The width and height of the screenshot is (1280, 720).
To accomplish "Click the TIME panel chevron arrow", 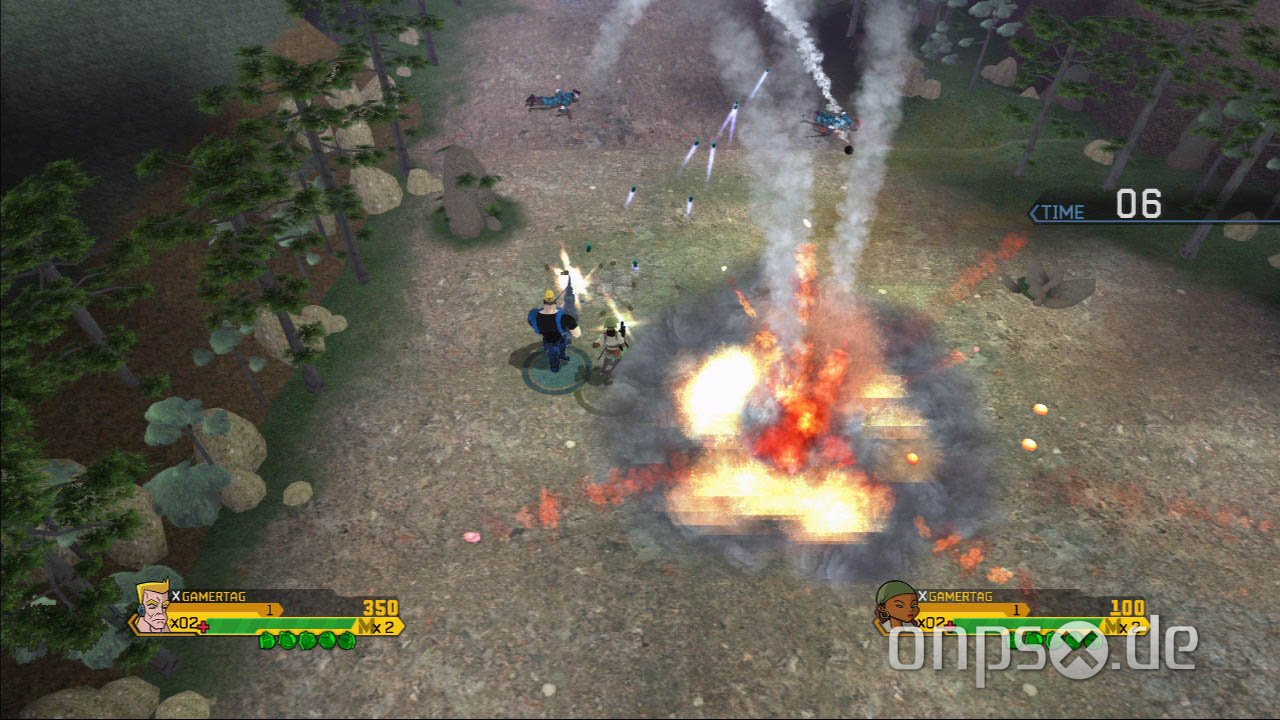I will (1032, 210).
